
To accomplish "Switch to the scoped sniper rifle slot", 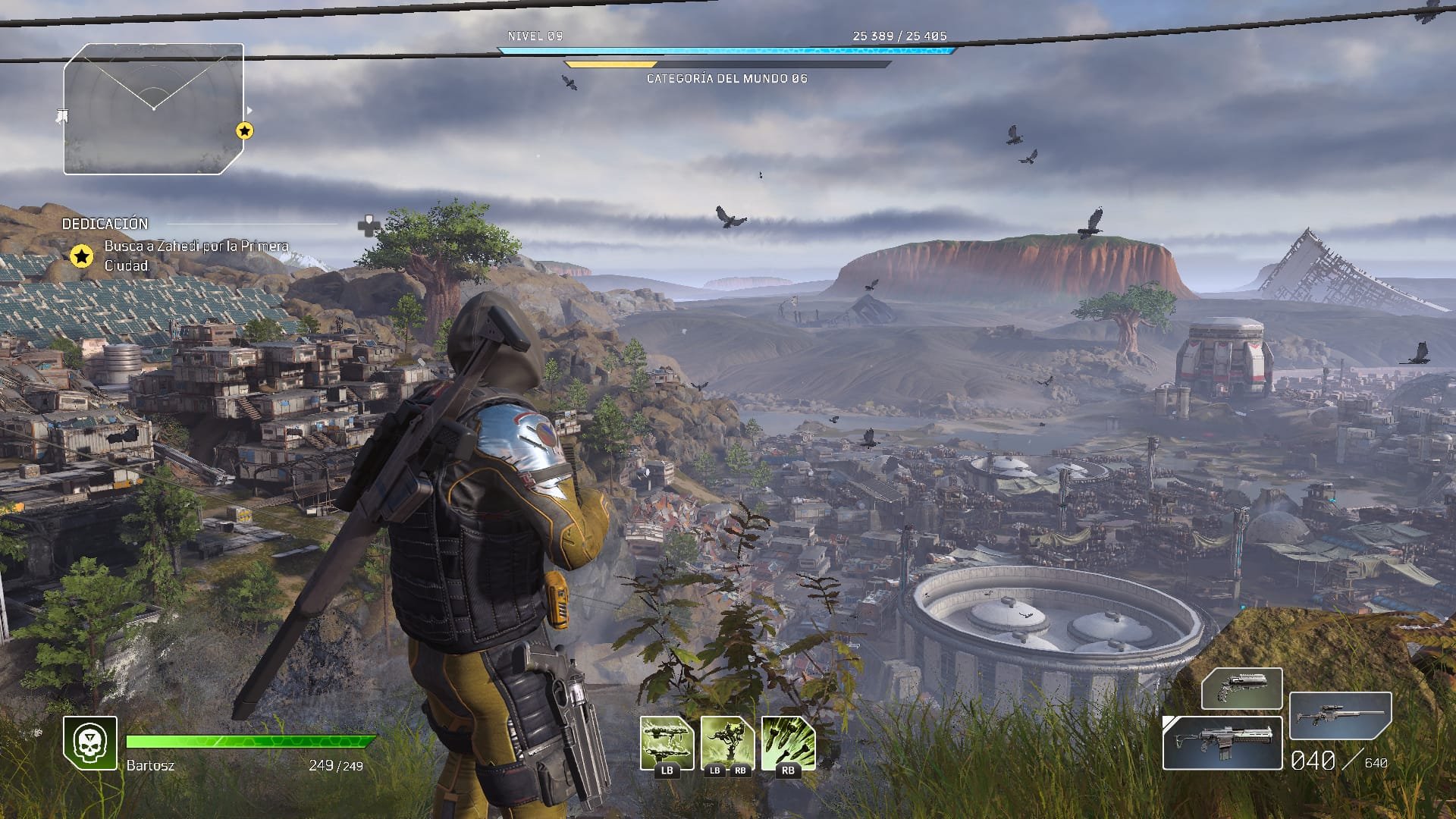I will (x=1340, y=715).
